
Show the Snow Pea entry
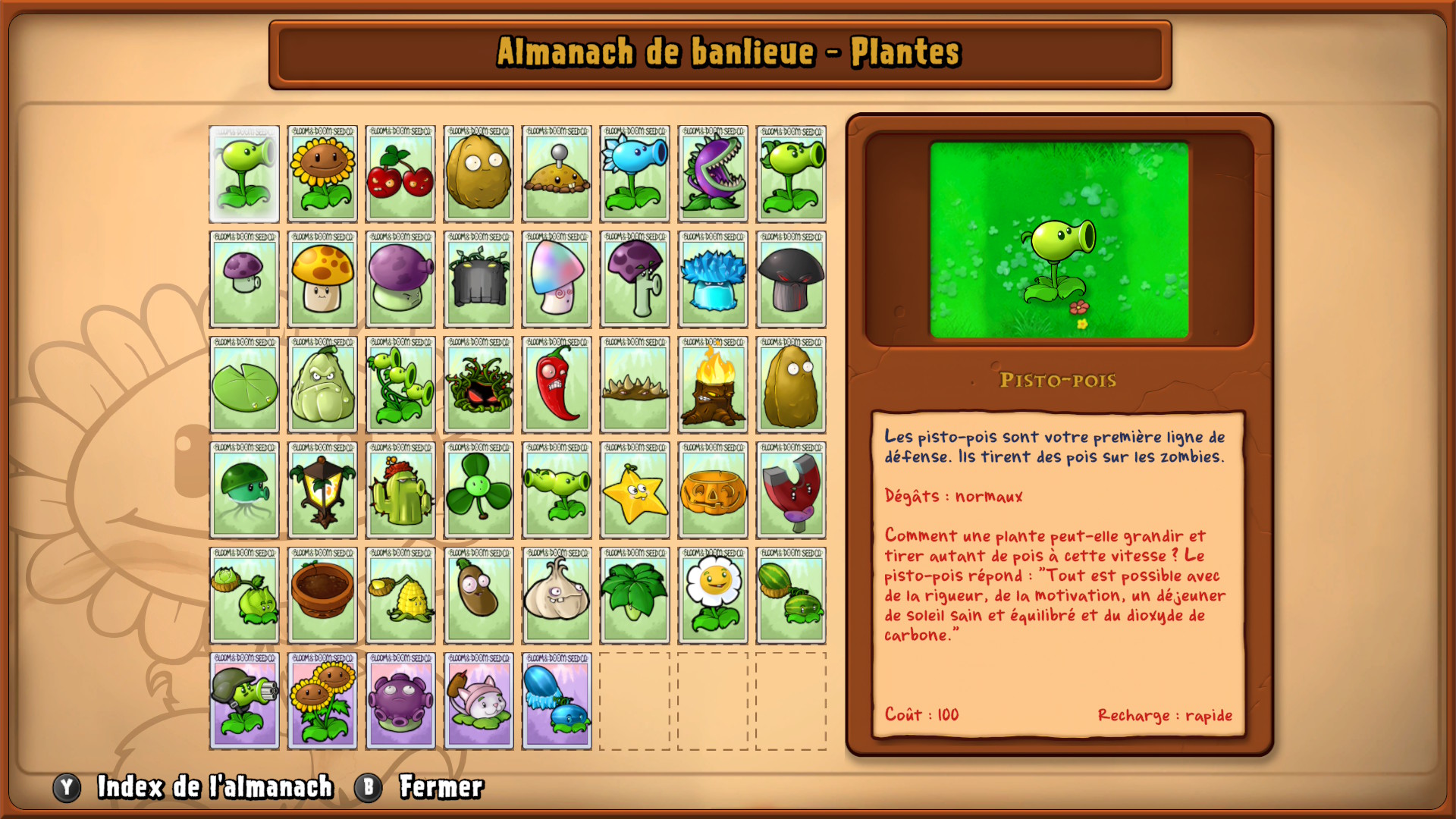635,174
